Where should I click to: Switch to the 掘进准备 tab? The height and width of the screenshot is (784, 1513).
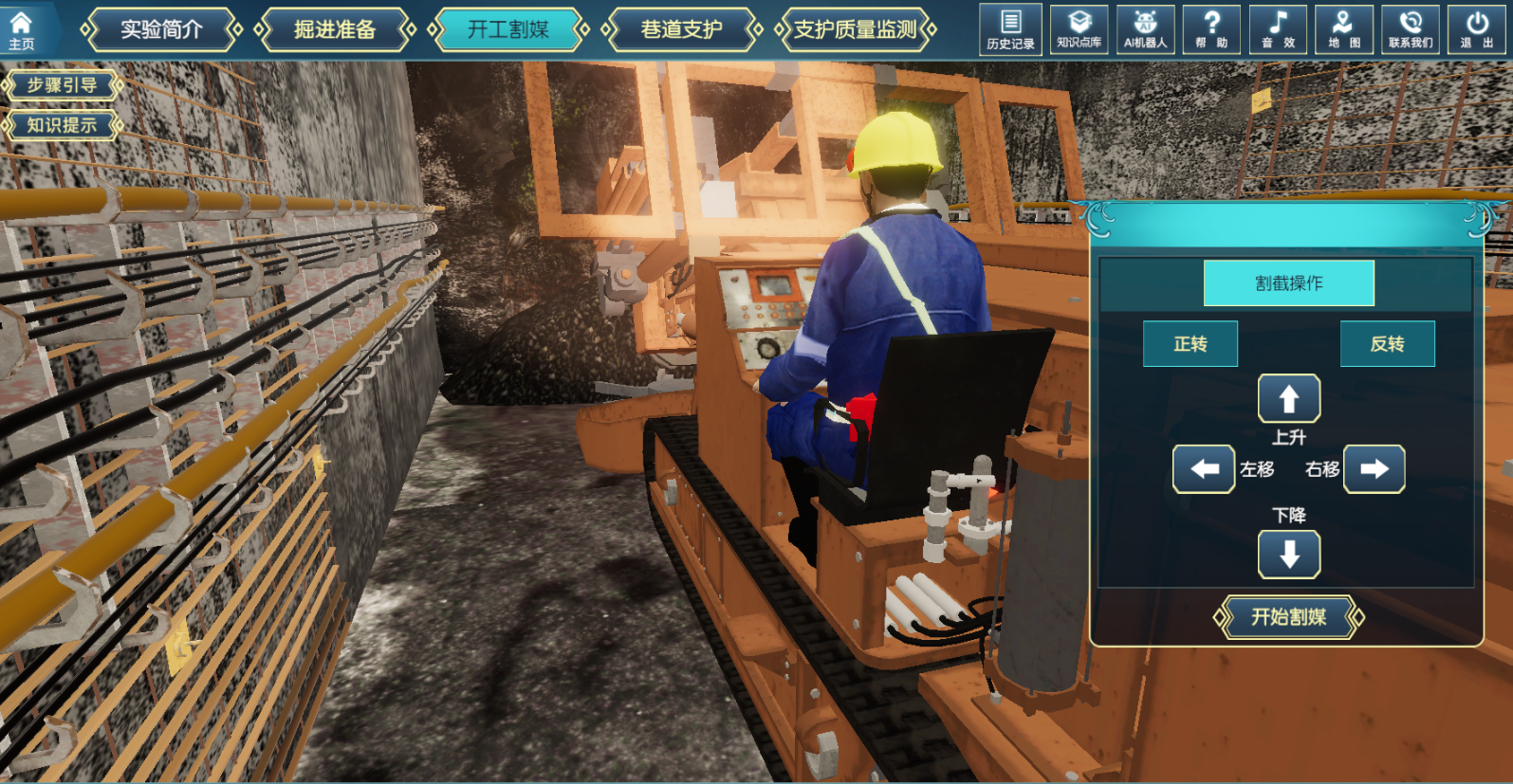click(335, 30)
